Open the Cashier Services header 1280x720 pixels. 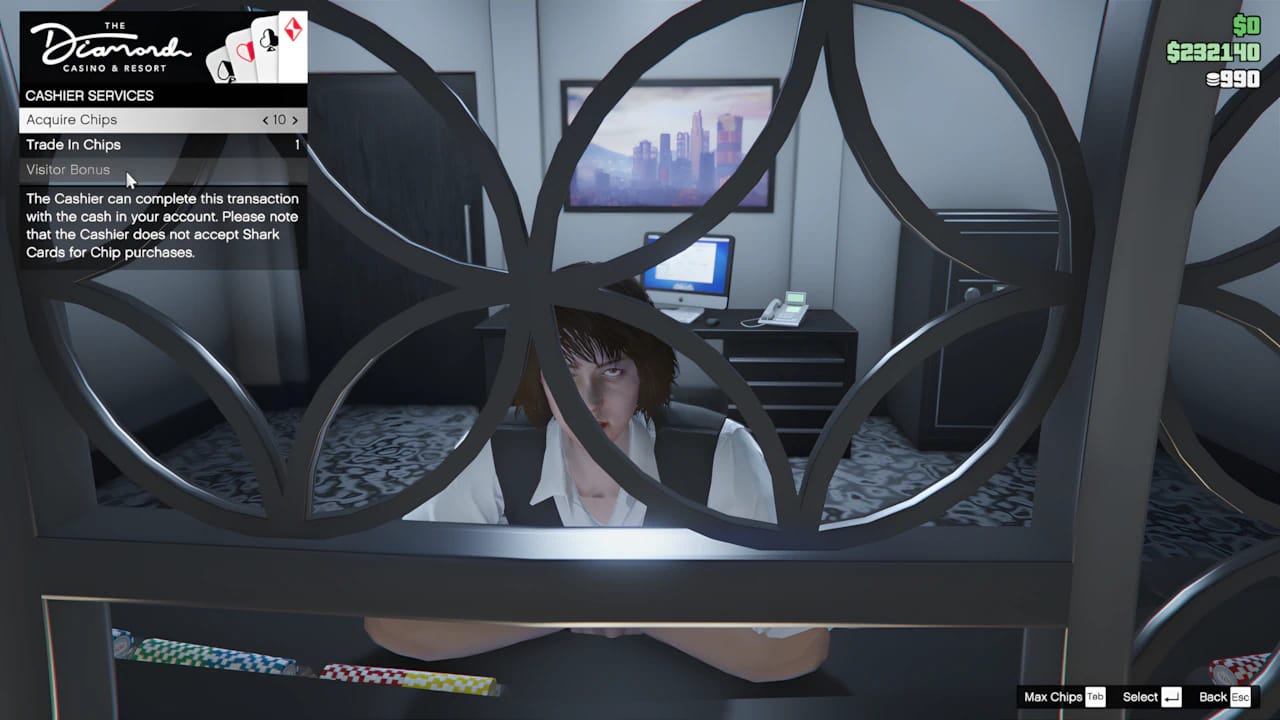click(x=89, y=96)
